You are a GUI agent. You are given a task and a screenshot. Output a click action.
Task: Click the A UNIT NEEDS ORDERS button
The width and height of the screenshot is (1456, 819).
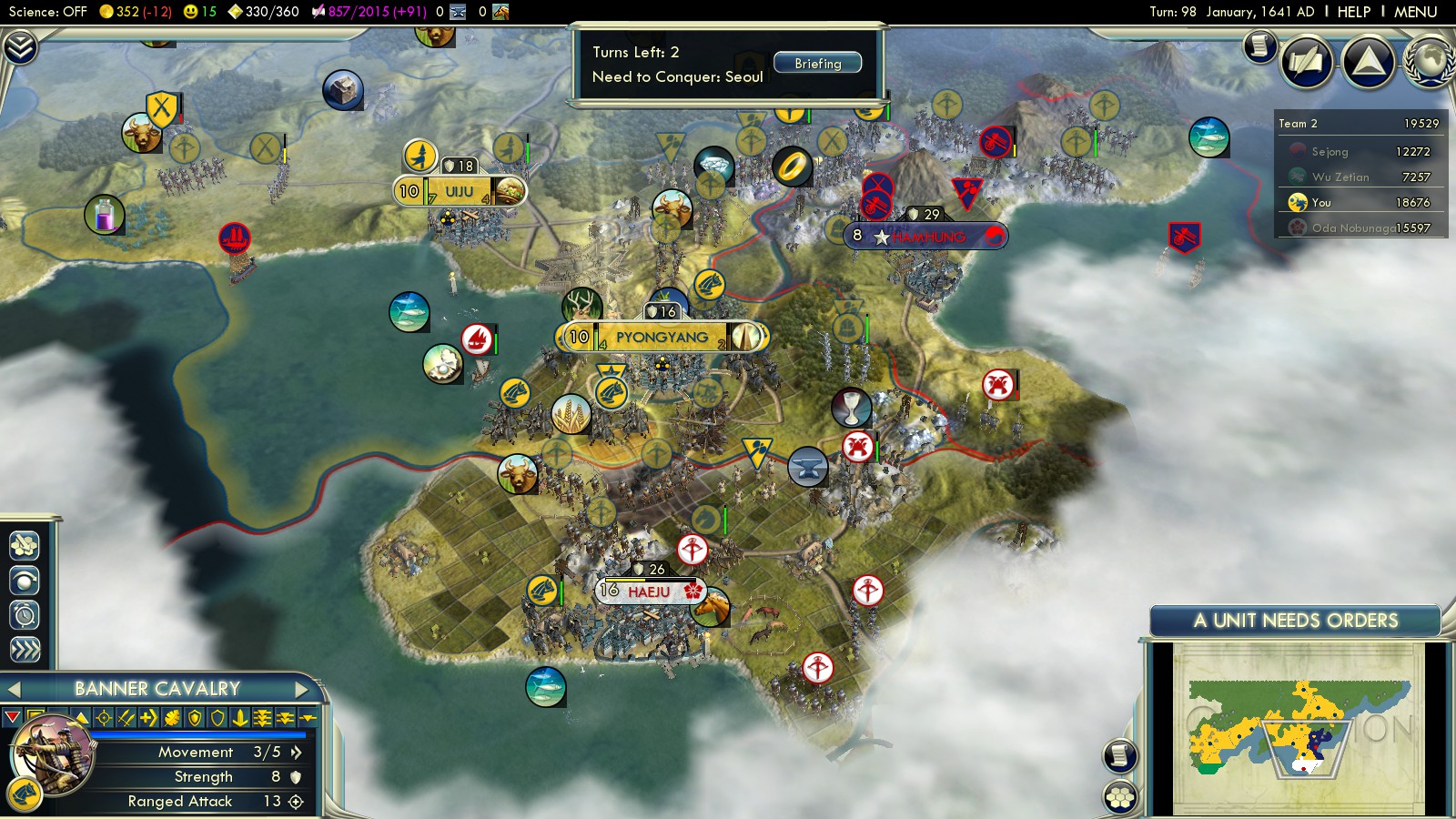pos(1295,621)
